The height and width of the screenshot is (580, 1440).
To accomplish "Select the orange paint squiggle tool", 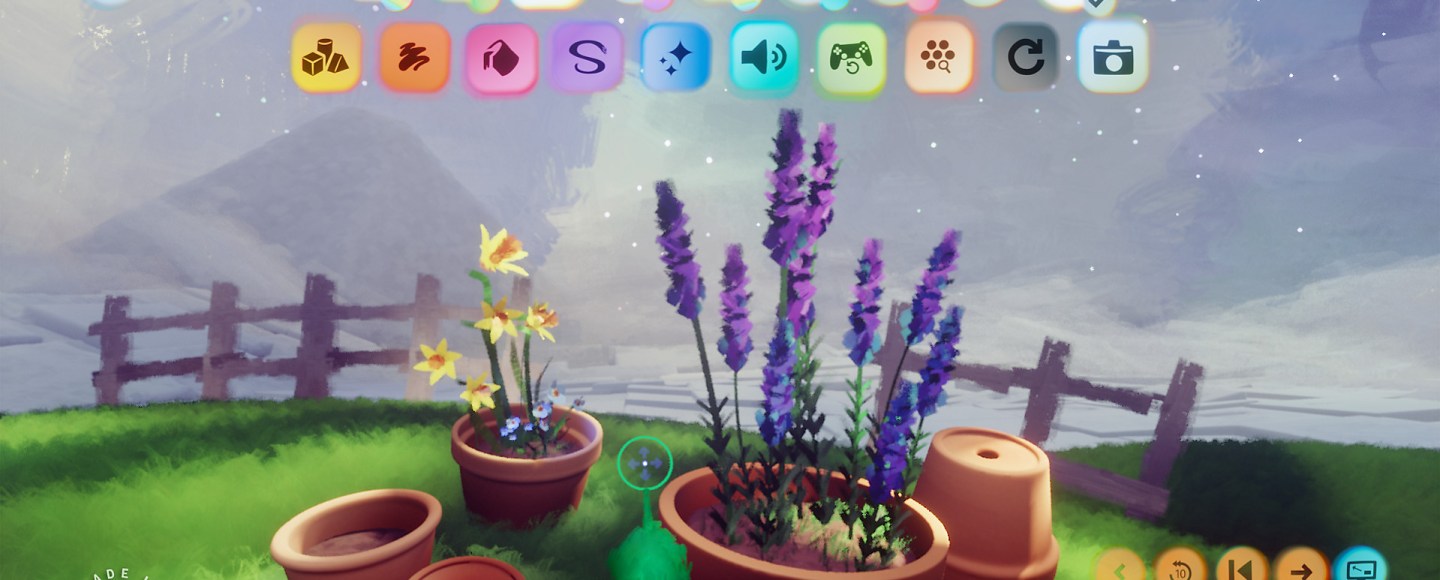I will pyautogui.click(x=414, y=58).
